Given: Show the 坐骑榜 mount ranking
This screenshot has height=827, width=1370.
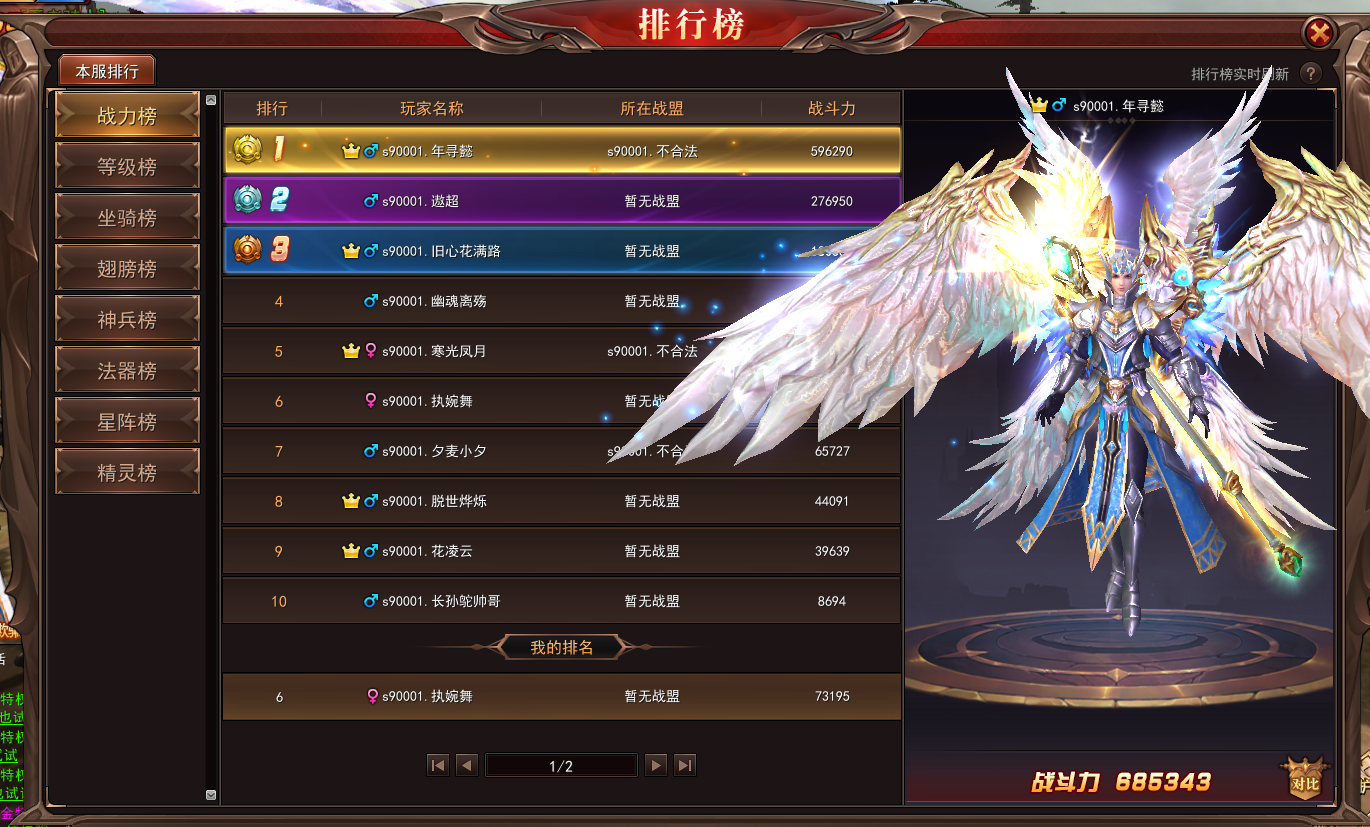Looking at the screenshot, I should pos(127,218).
